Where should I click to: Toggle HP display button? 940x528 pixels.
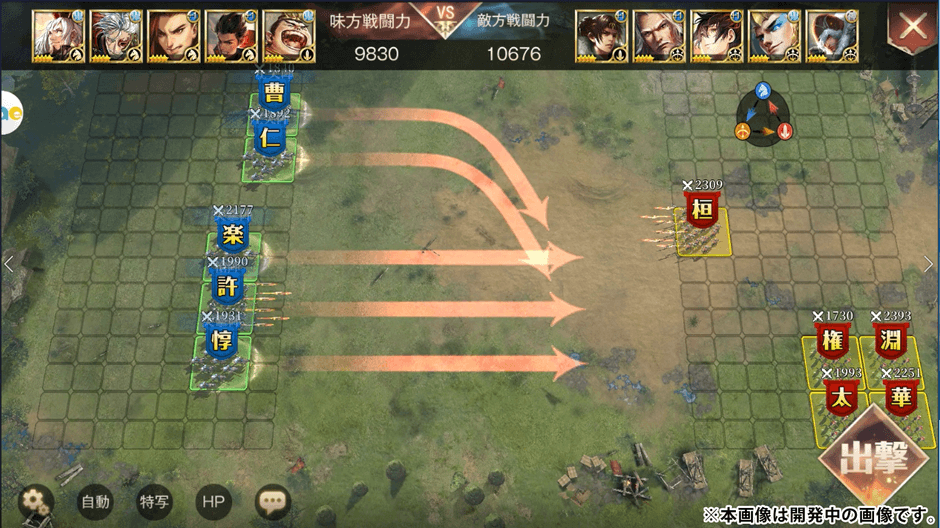pyautogui.click(x=212, y=501)
